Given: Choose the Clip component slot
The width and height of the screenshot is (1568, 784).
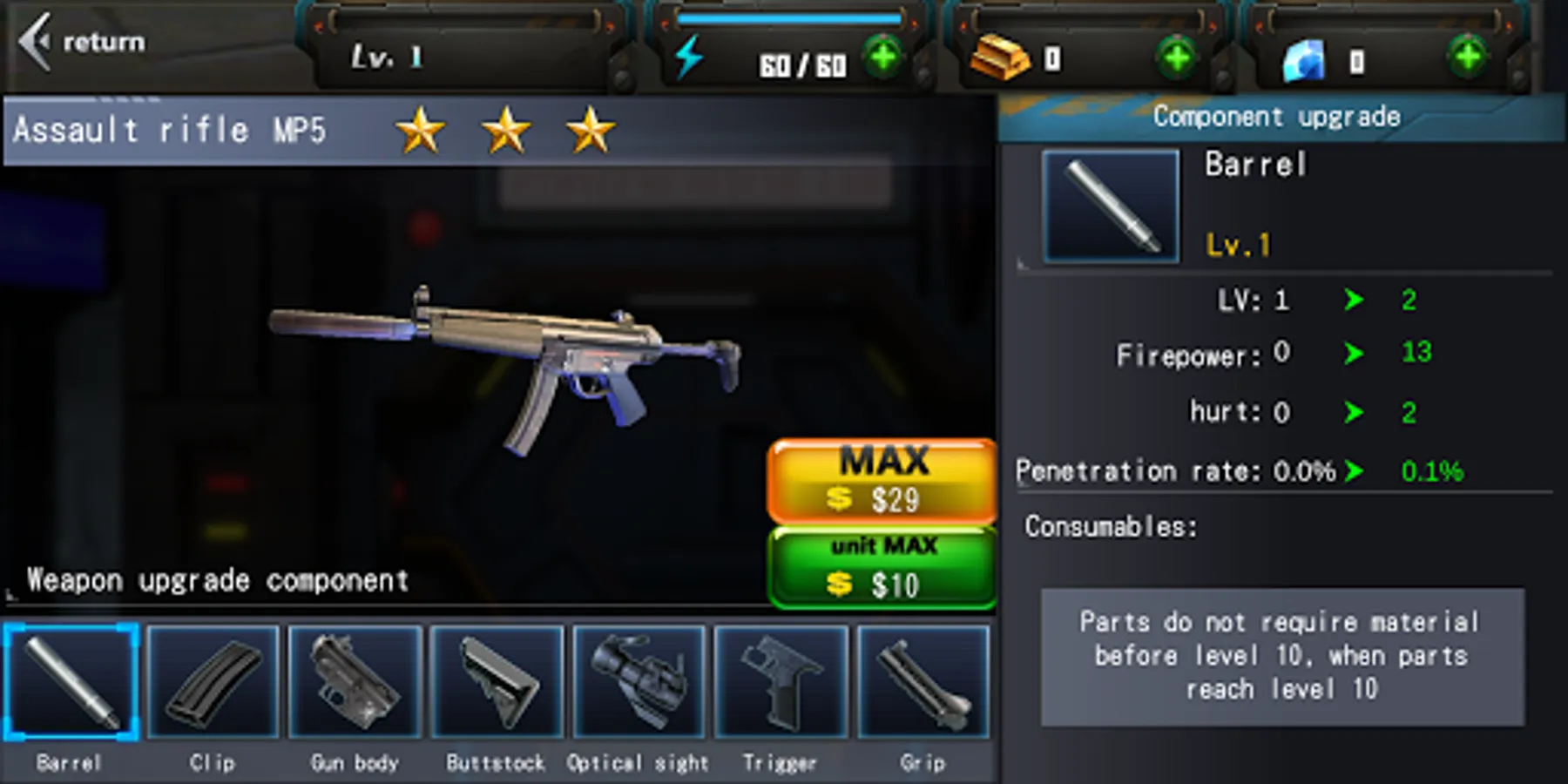Looking at the screenshot, I should click(x=213, y=682).
